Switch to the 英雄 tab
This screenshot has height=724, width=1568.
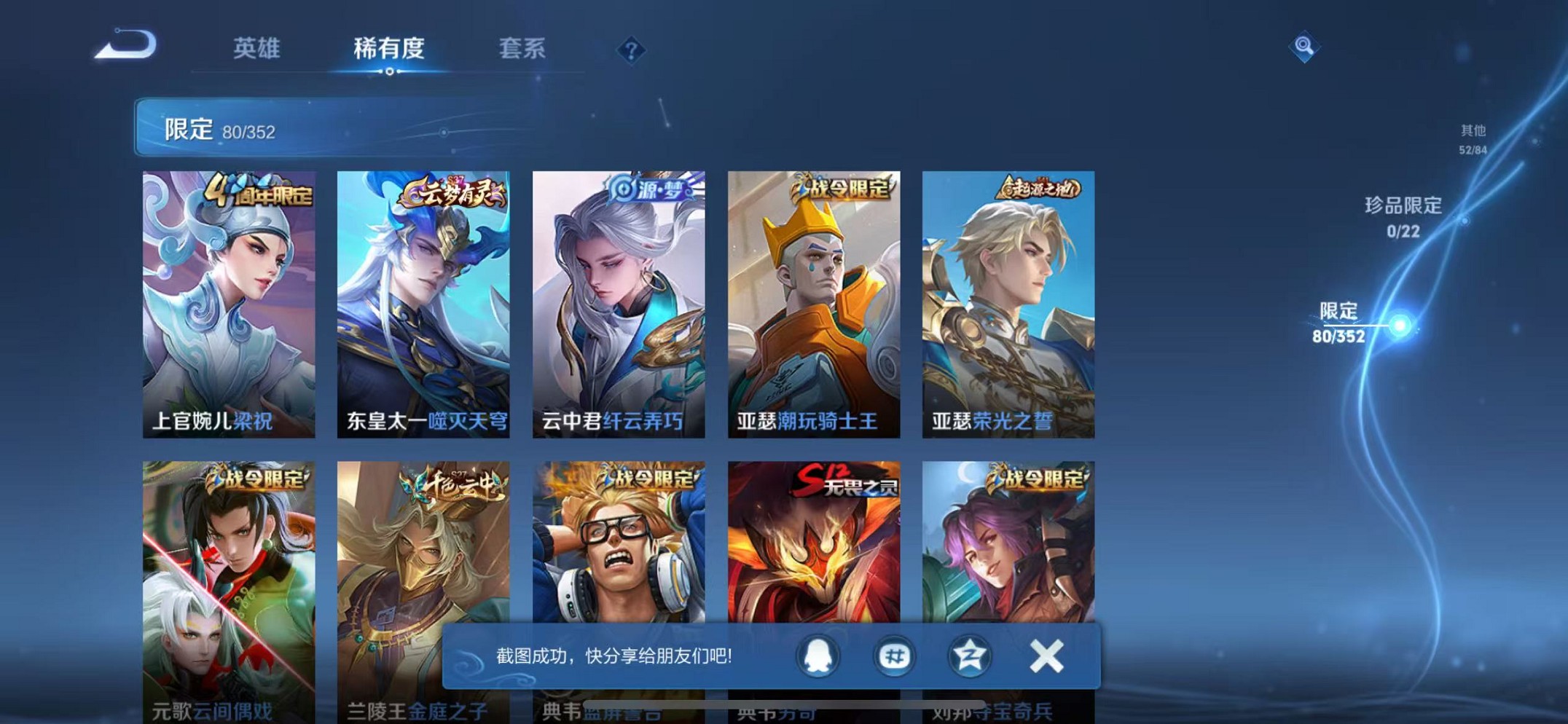pyautogui.click(x=255, y=50)
